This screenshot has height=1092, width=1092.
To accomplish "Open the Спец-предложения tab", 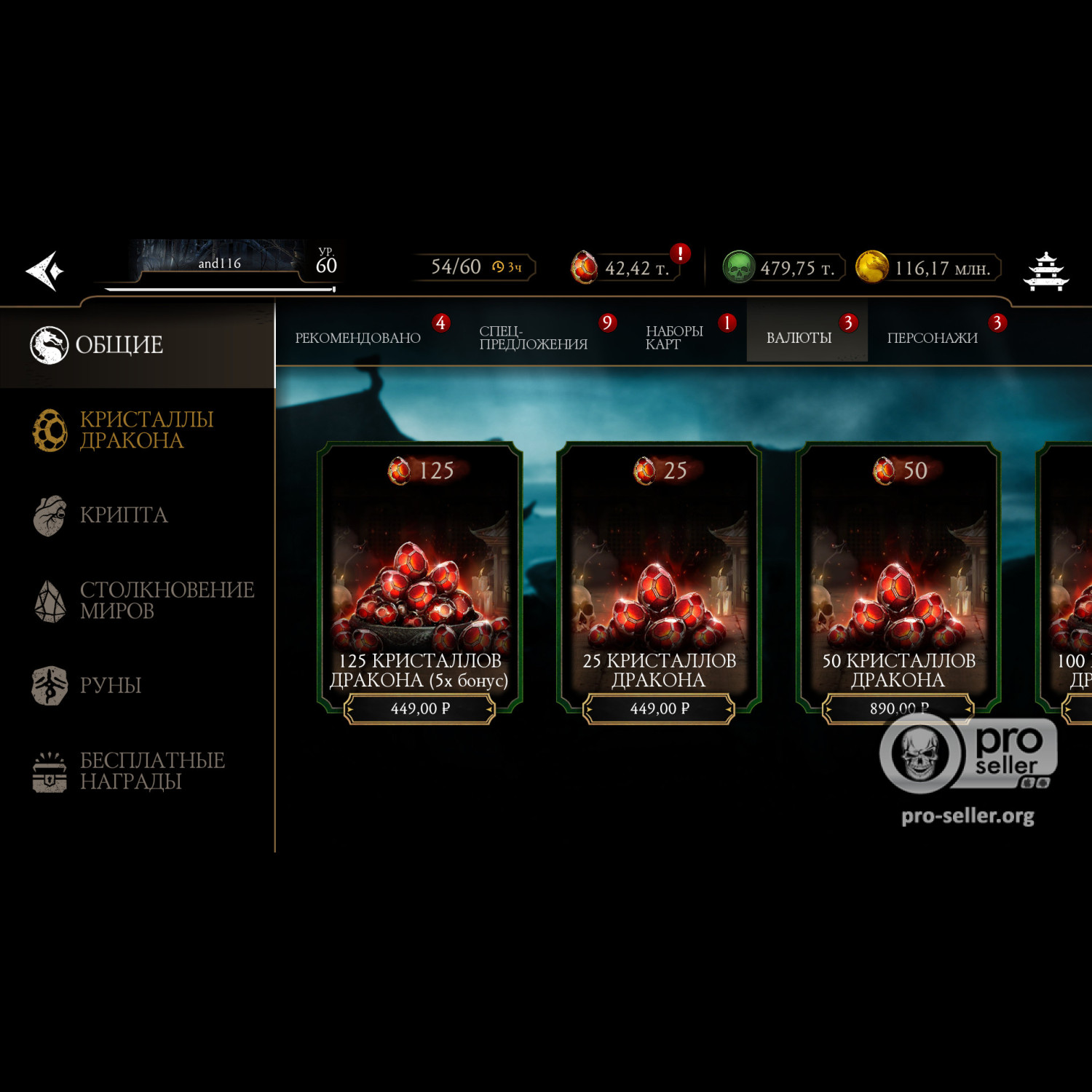I will [533, 338].
